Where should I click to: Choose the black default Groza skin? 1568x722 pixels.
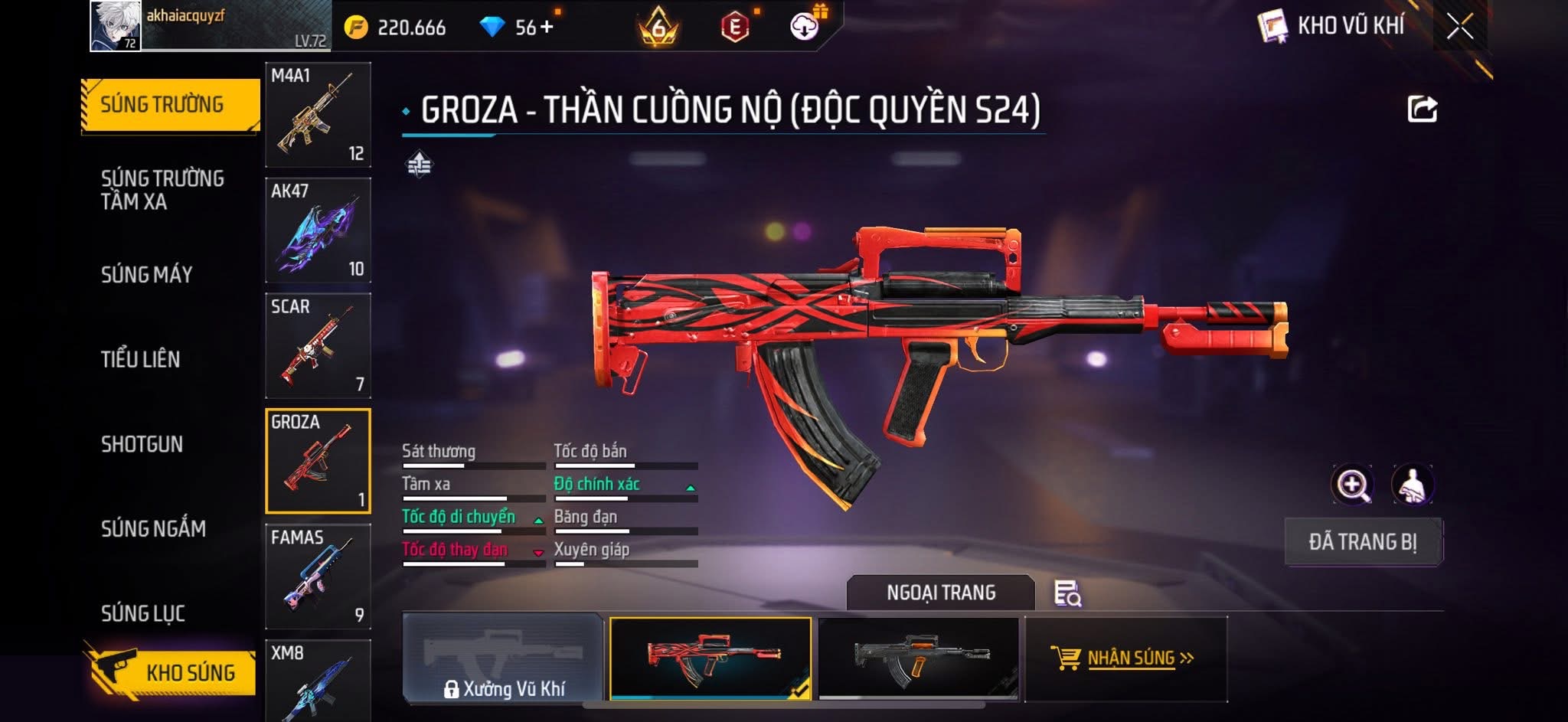pyautogui.click(x=919, y=658)
